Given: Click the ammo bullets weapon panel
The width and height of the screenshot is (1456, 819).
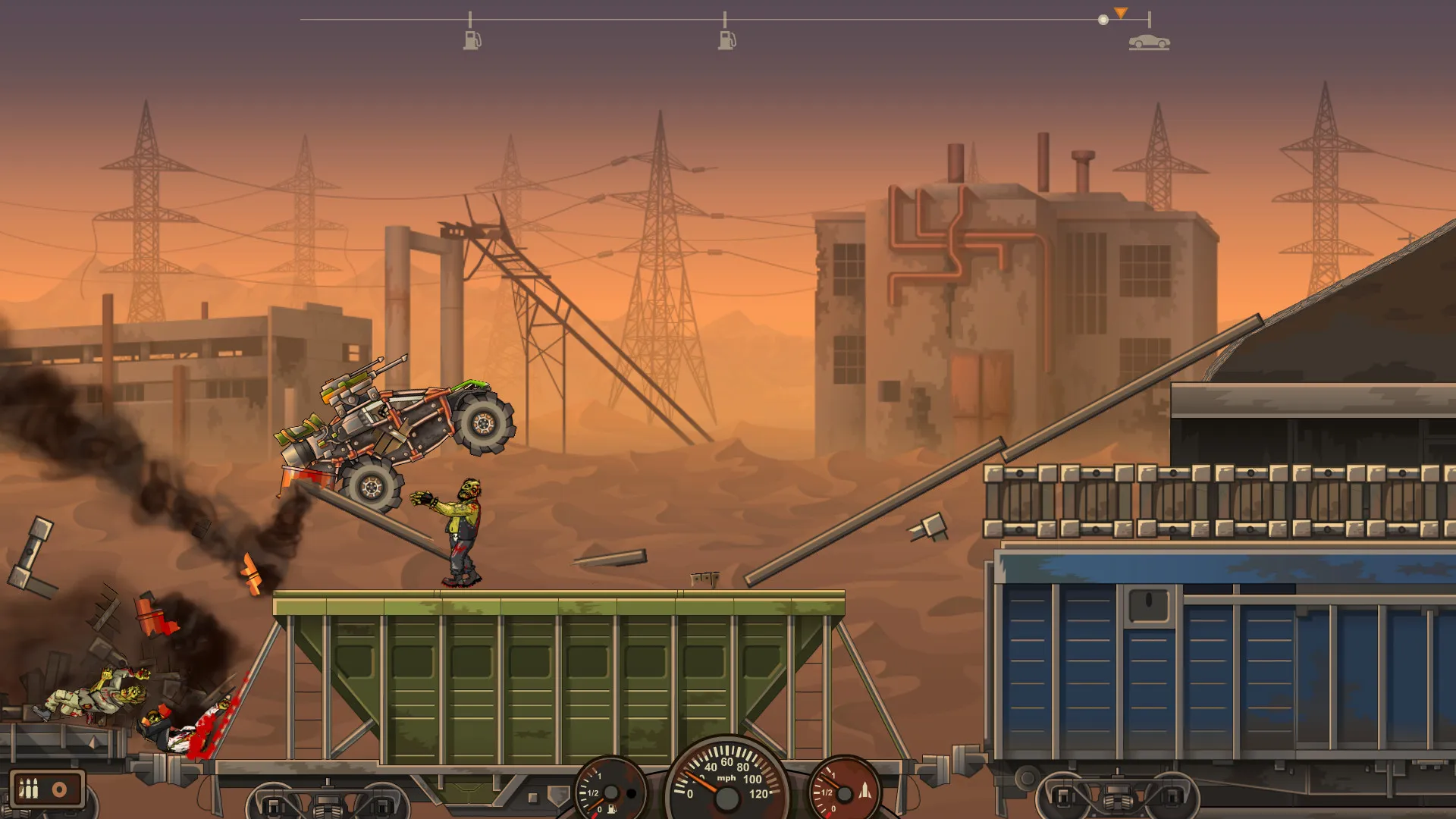Looking at the screenshot, I should [46, 789].
